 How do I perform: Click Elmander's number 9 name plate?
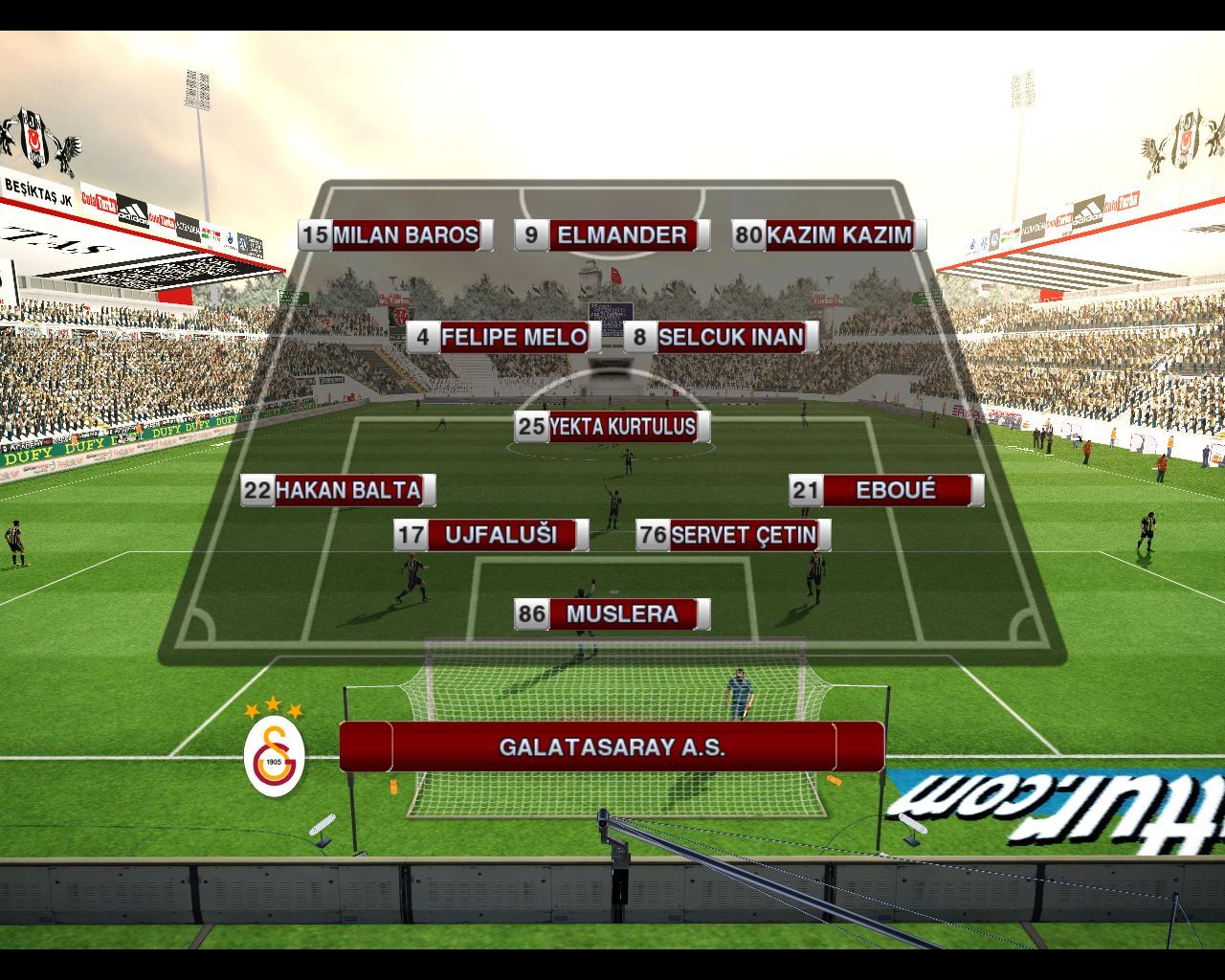pos(612,235)
